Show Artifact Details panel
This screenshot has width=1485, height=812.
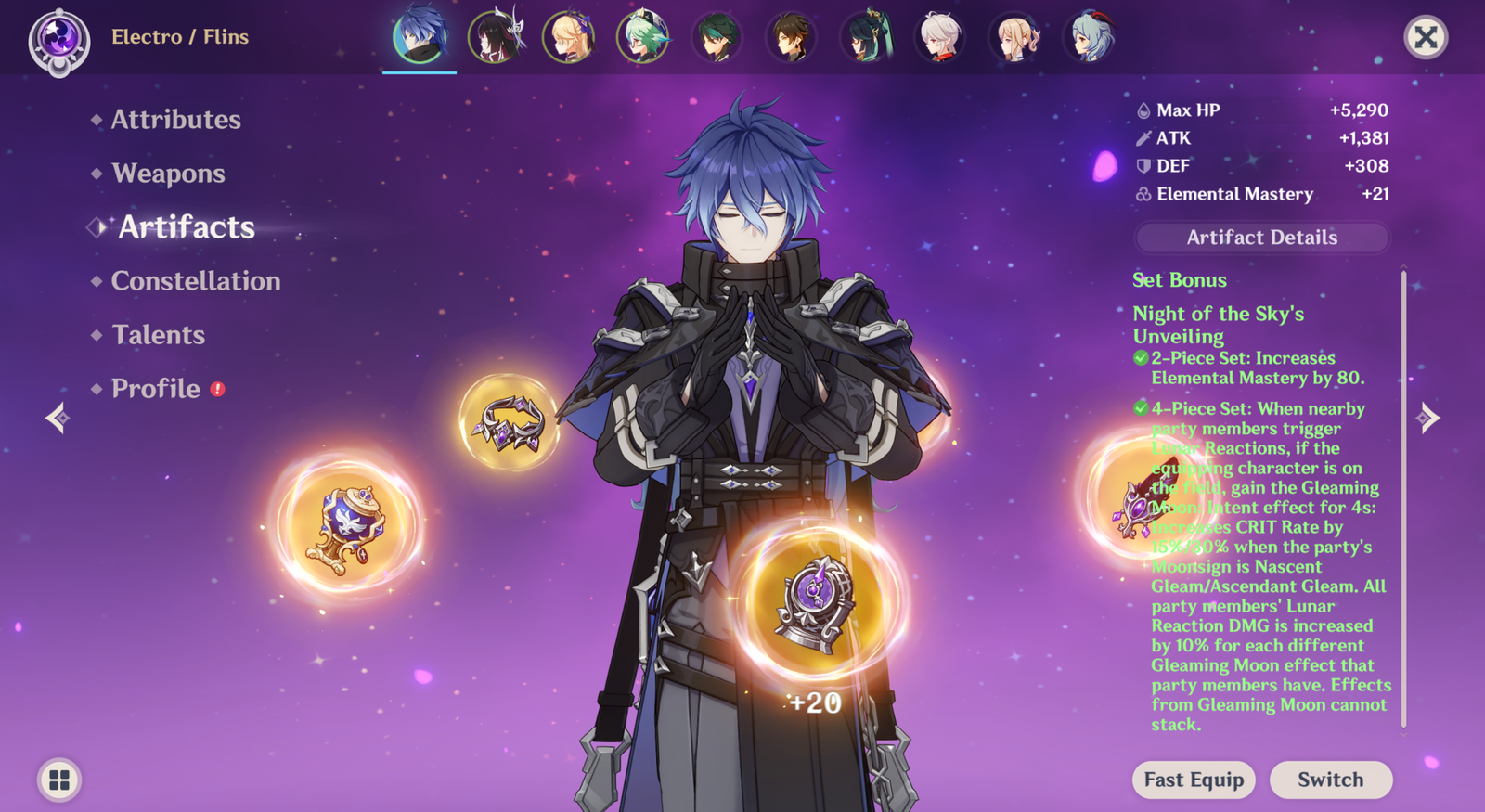tap(1261, 238)
